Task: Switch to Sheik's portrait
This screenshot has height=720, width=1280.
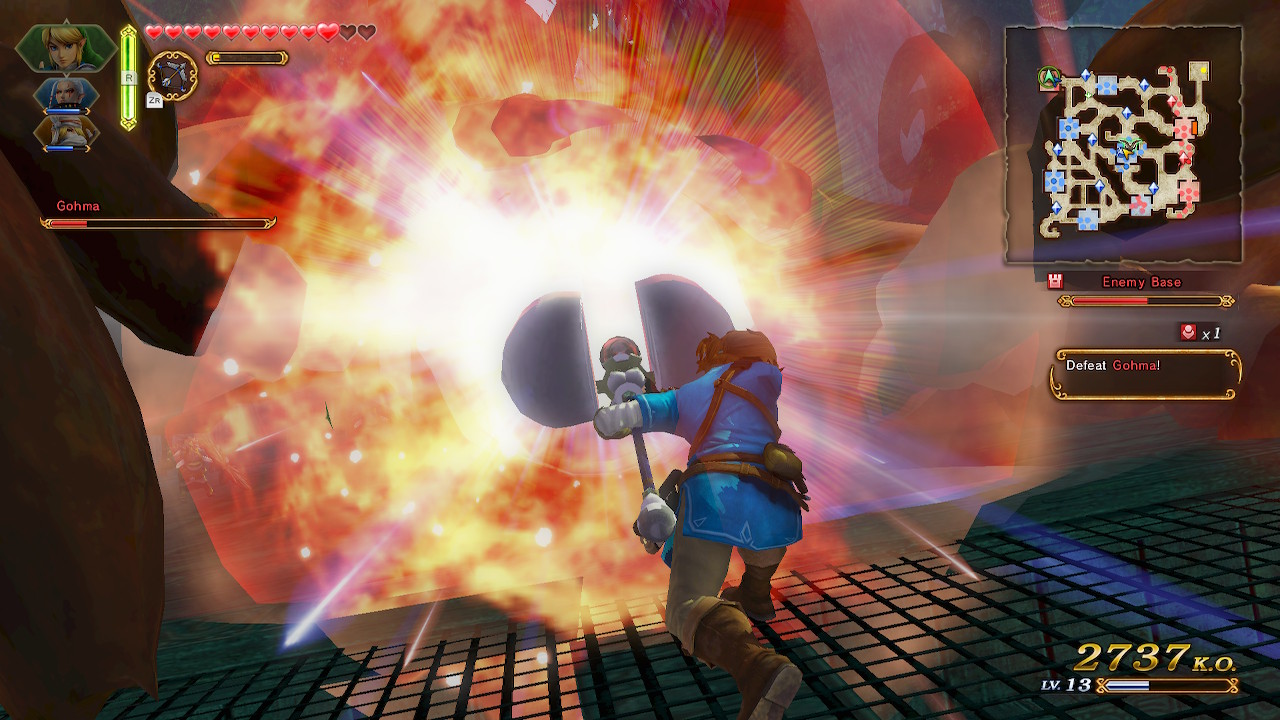Action: coord(66,132)
